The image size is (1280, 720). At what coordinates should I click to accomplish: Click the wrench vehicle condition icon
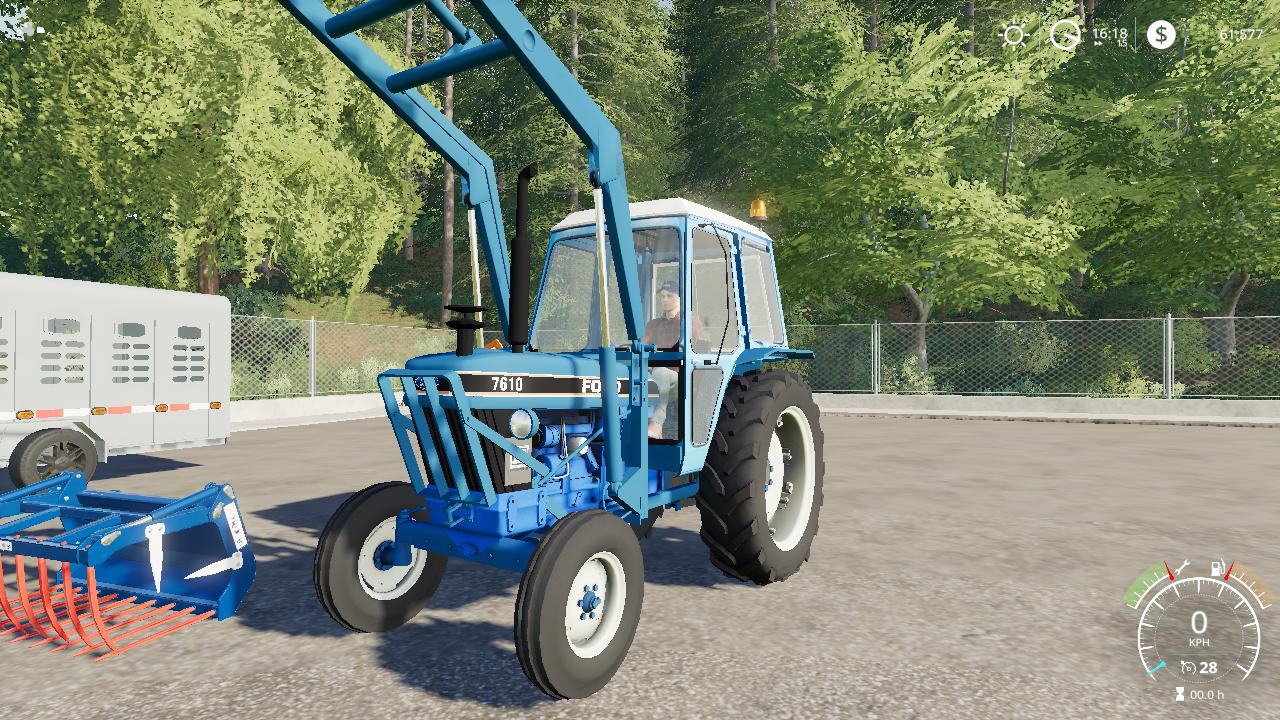pyautogui.click(x=1184, y=567)
